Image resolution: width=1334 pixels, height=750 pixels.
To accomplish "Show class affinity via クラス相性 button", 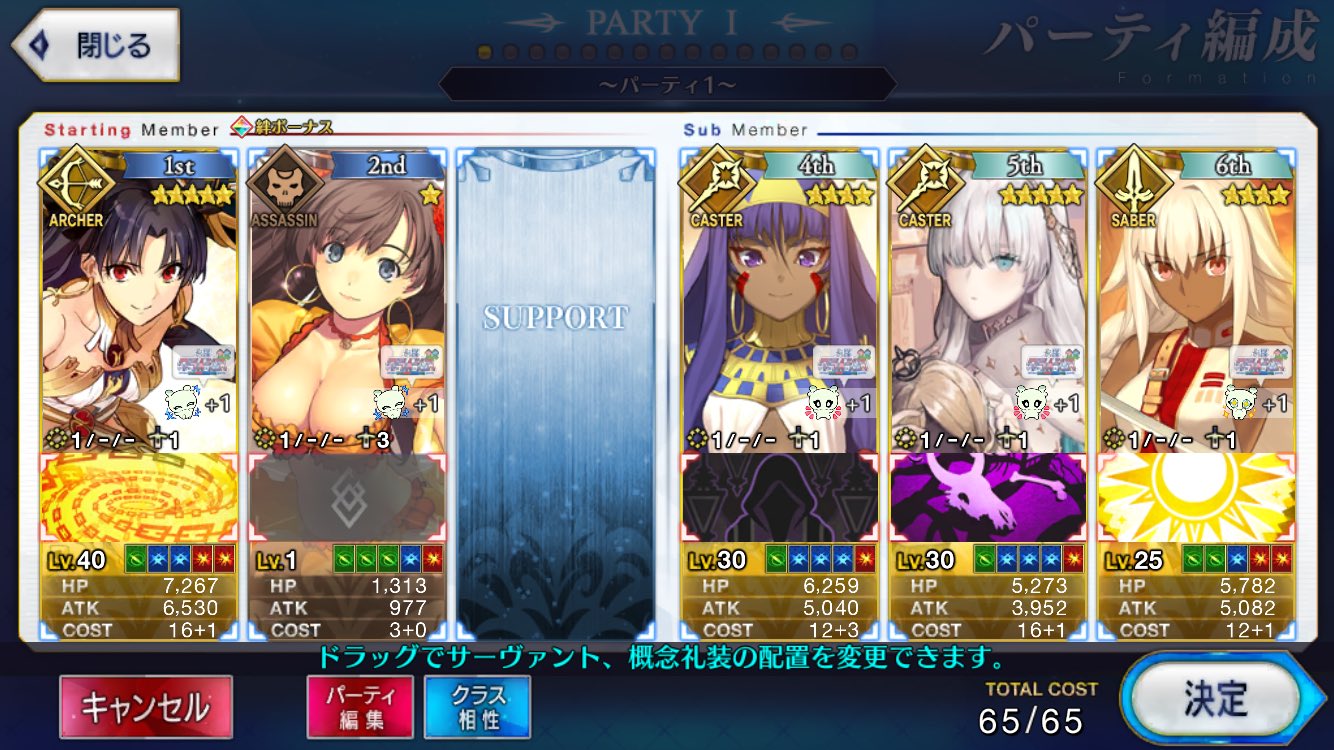I will pyautogui.click(x=477, y=706).
